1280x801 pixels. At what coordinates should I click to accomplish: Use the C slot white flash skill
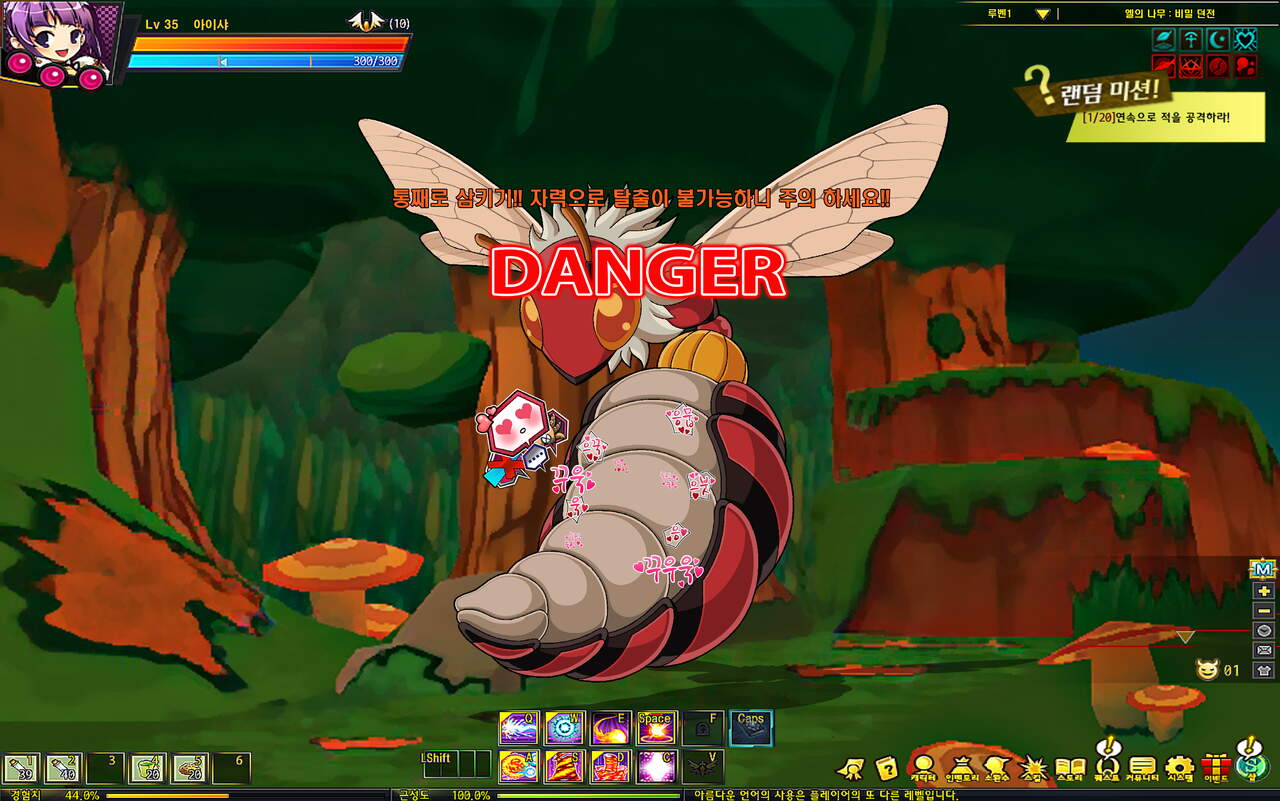click(x=656, y=767)
